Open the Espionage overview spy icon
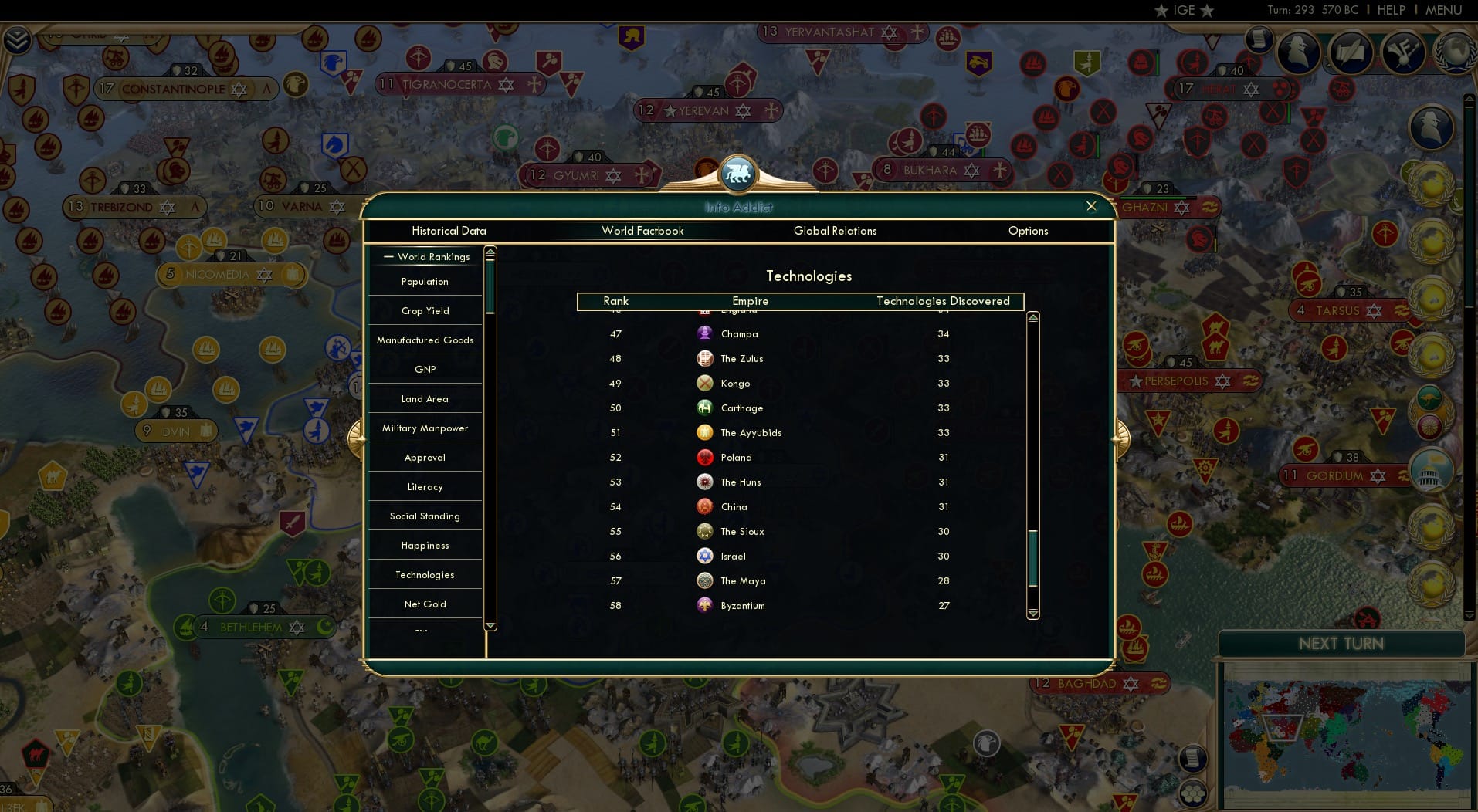Viewport: 1478px width, 812px height. (1297, 52)
